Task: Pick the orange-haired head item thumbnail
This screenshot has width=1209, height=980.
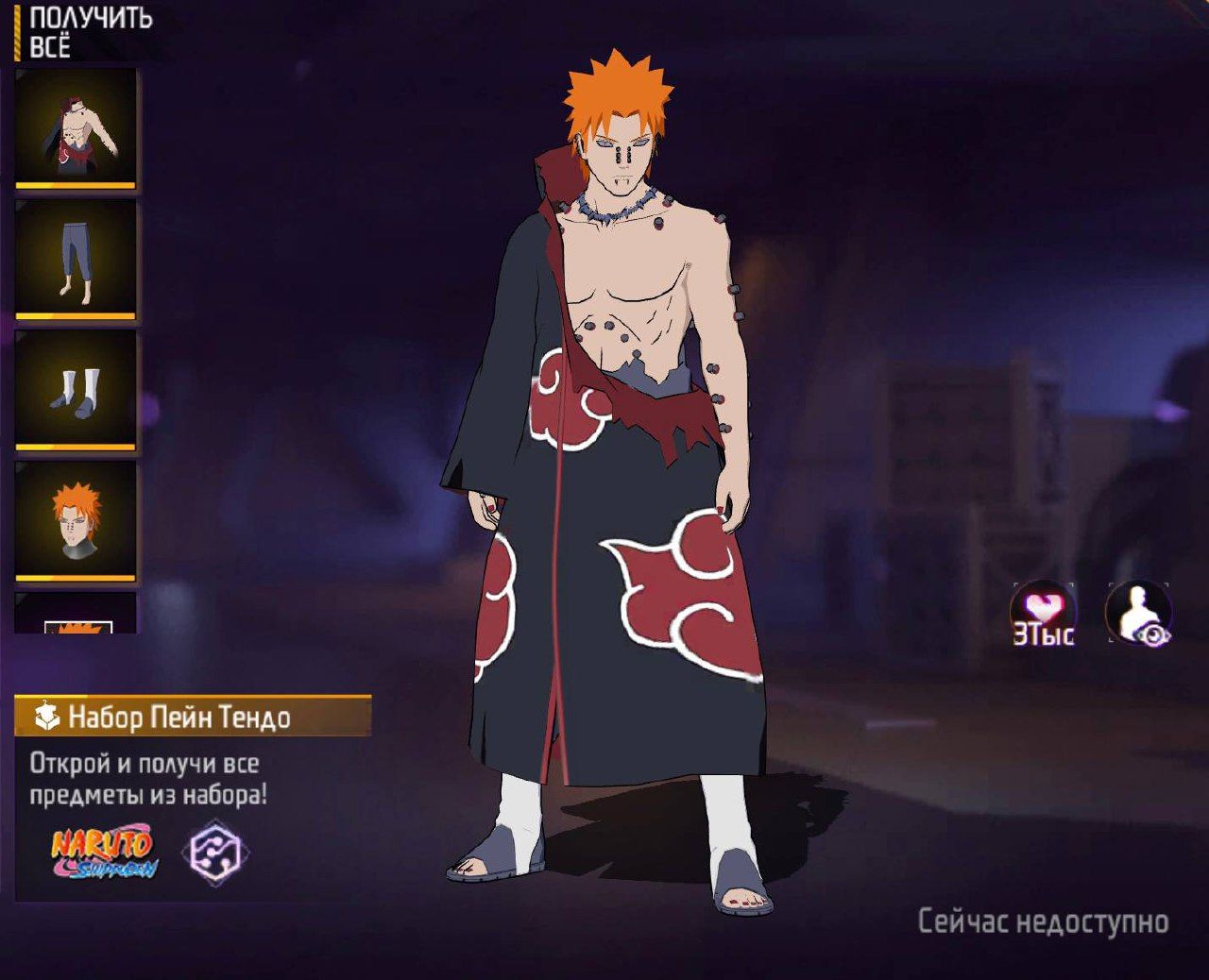Action: click(76, 520)
